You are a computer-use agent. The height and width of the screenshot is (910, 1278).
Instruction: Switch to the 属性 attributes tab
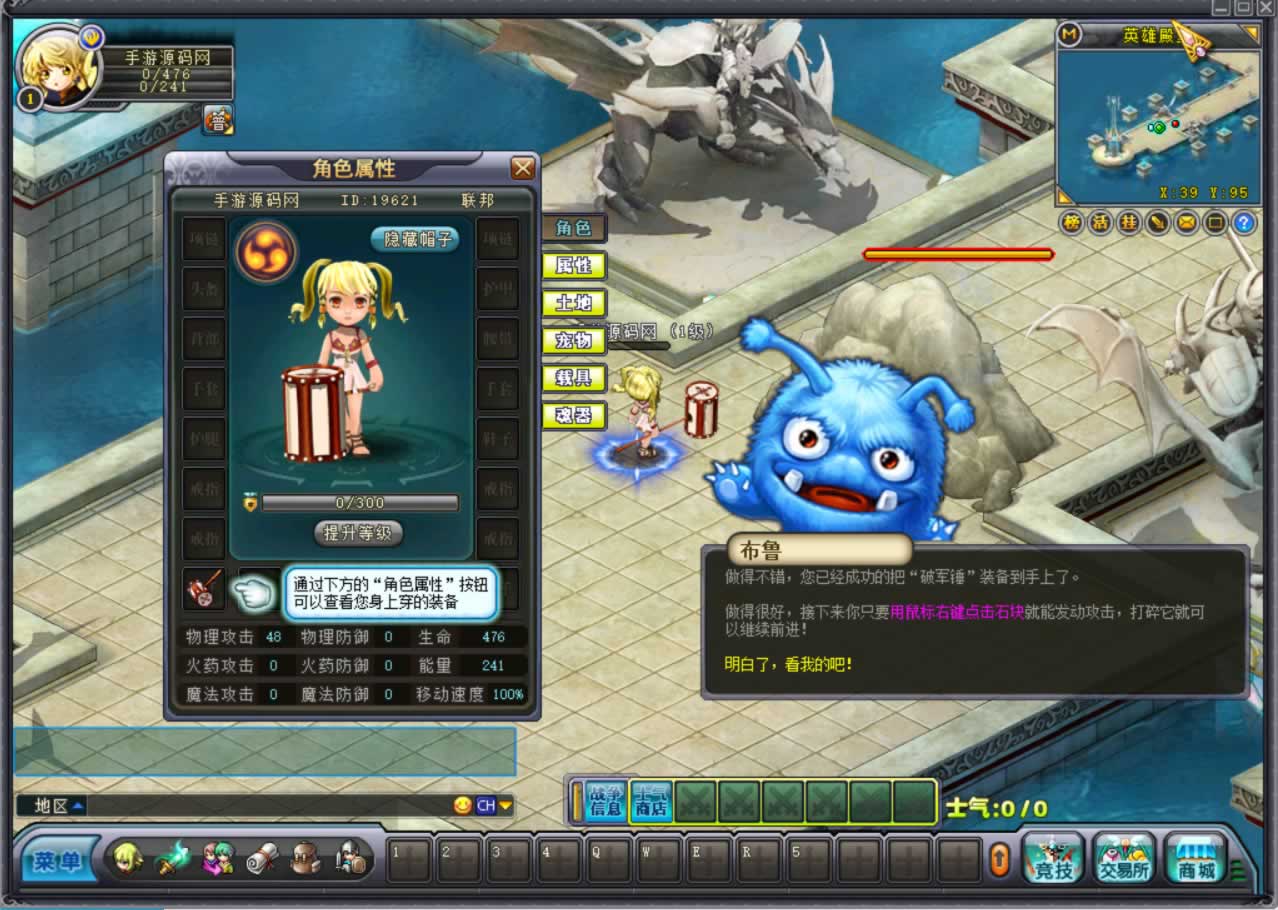[x=574, y=266]
